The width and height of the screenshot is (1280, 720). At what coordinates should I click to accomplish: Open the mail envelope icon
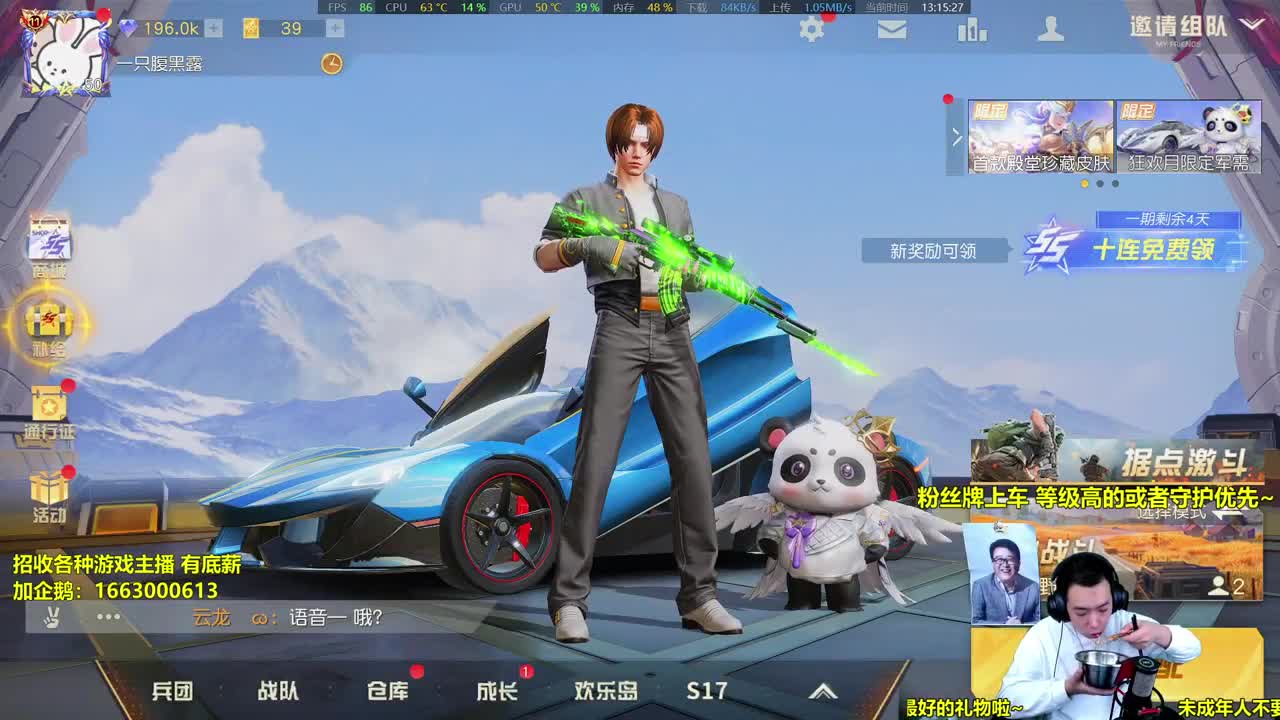click(x=893, y=29)
